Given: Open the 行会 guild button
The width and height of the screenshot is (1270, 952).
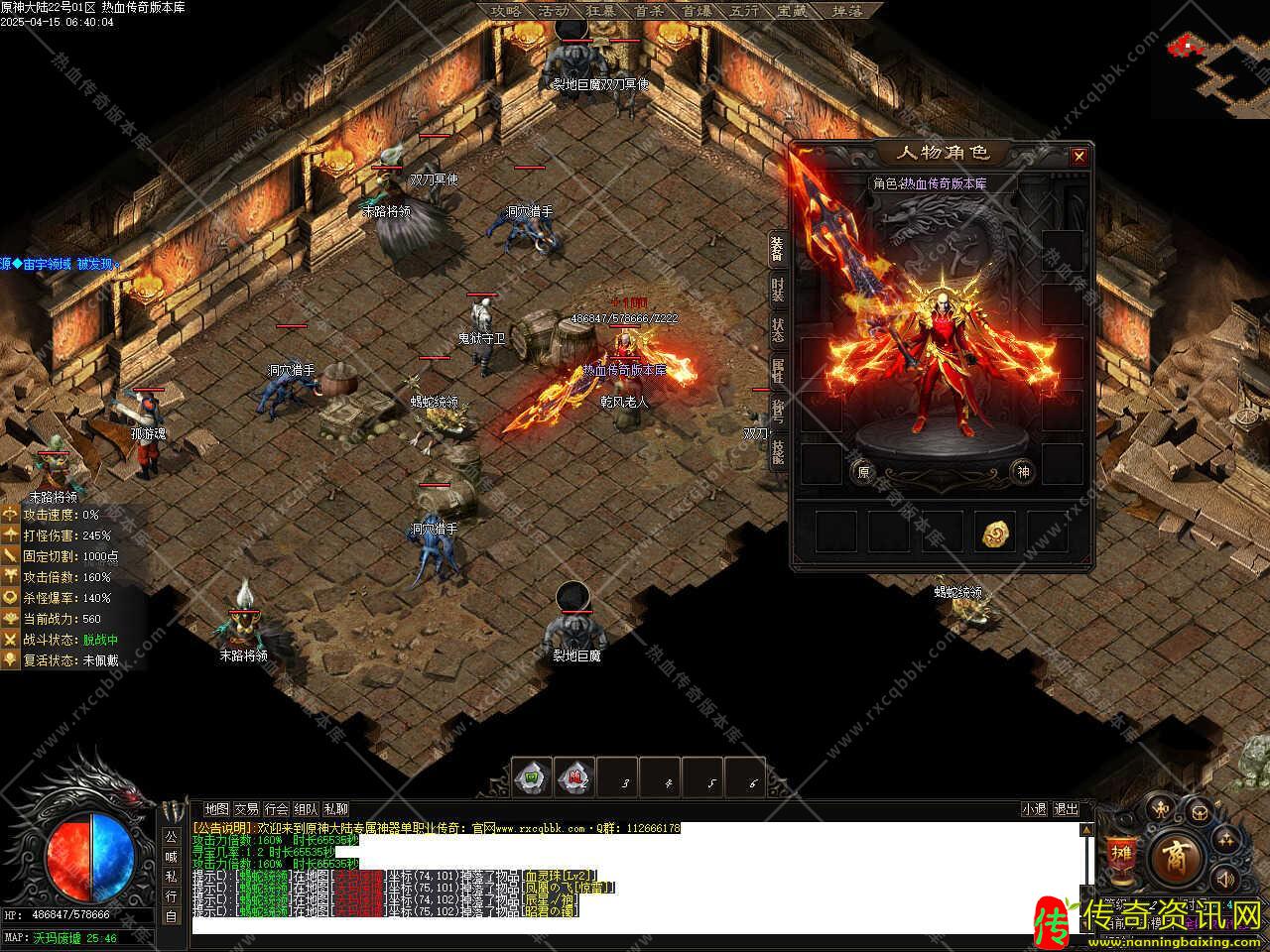Looking at the screenshot, I should coord(277,809).
